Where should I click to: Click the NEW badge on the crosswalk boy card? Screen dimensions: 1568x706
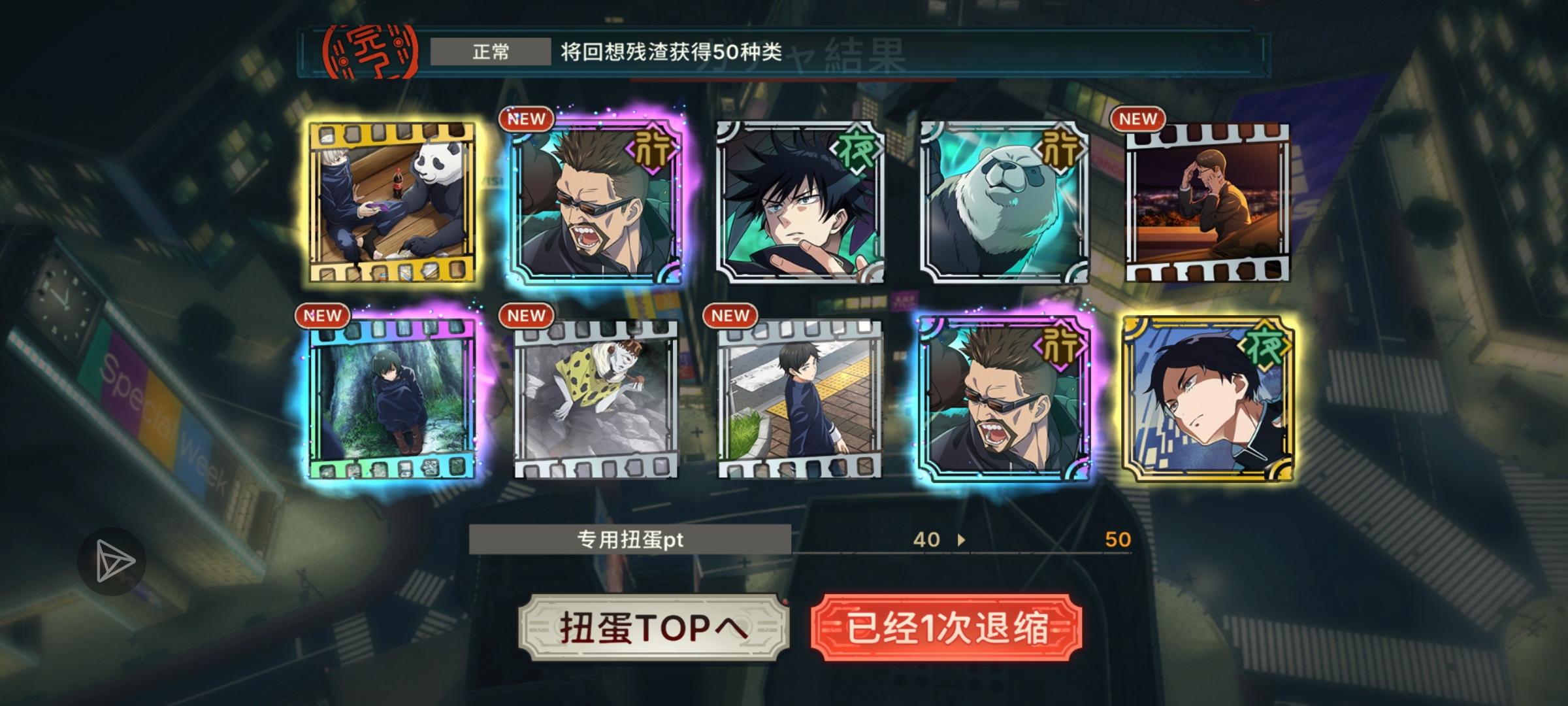(x=730, y=316)
